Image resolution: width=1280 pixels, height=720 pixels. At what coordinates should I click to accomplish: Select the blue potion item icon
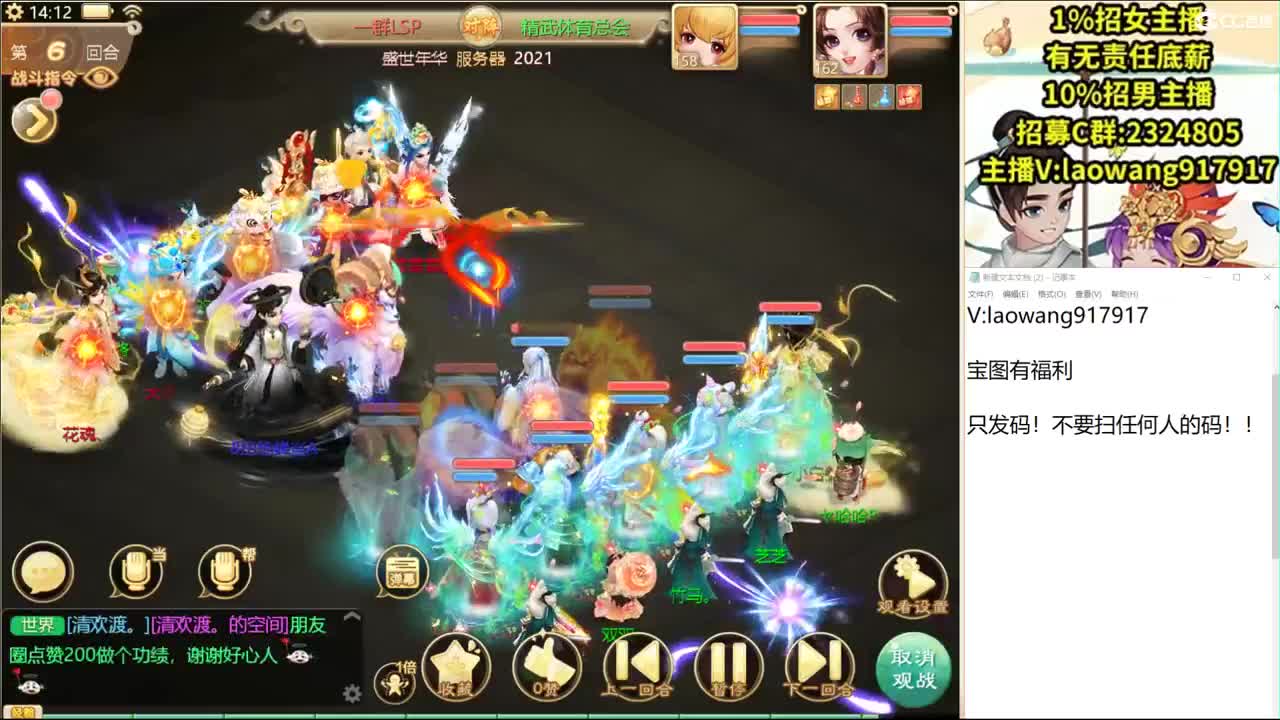click(x=882, y=97)
